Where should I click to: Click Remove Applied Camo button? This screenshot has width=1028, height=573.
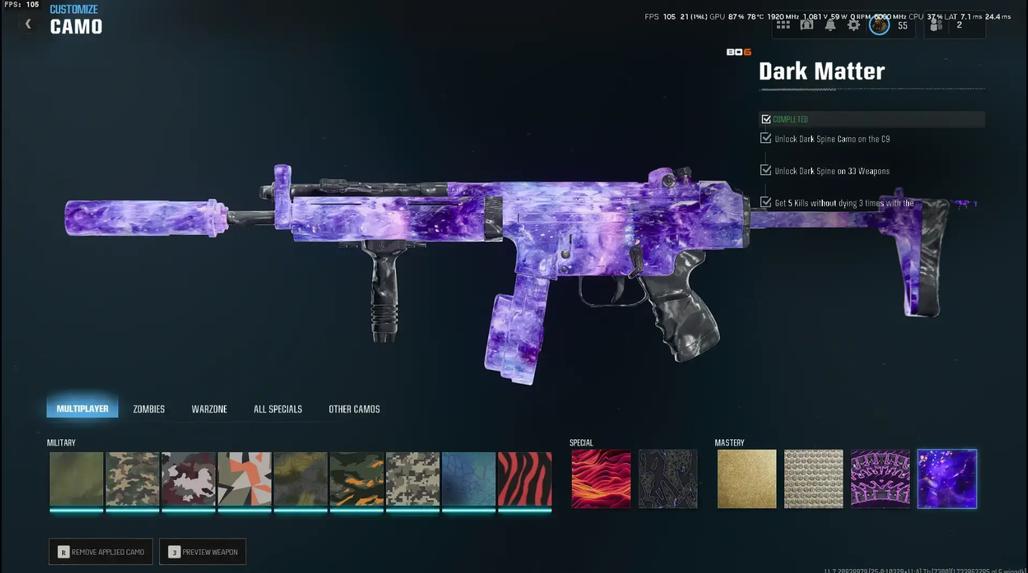(101, 552)
